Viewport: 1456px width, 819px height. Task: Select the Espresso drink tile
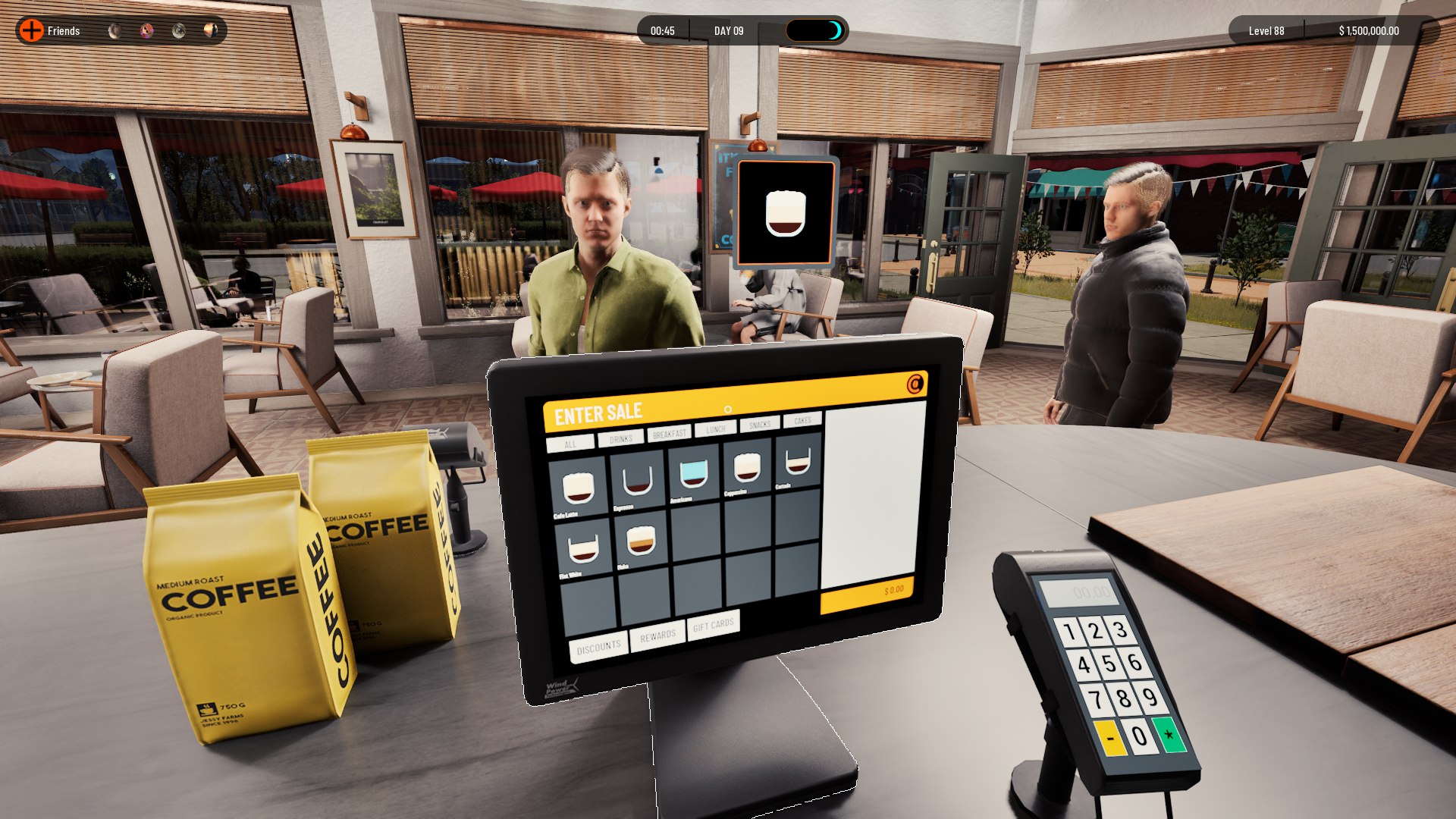click(637, 482)
